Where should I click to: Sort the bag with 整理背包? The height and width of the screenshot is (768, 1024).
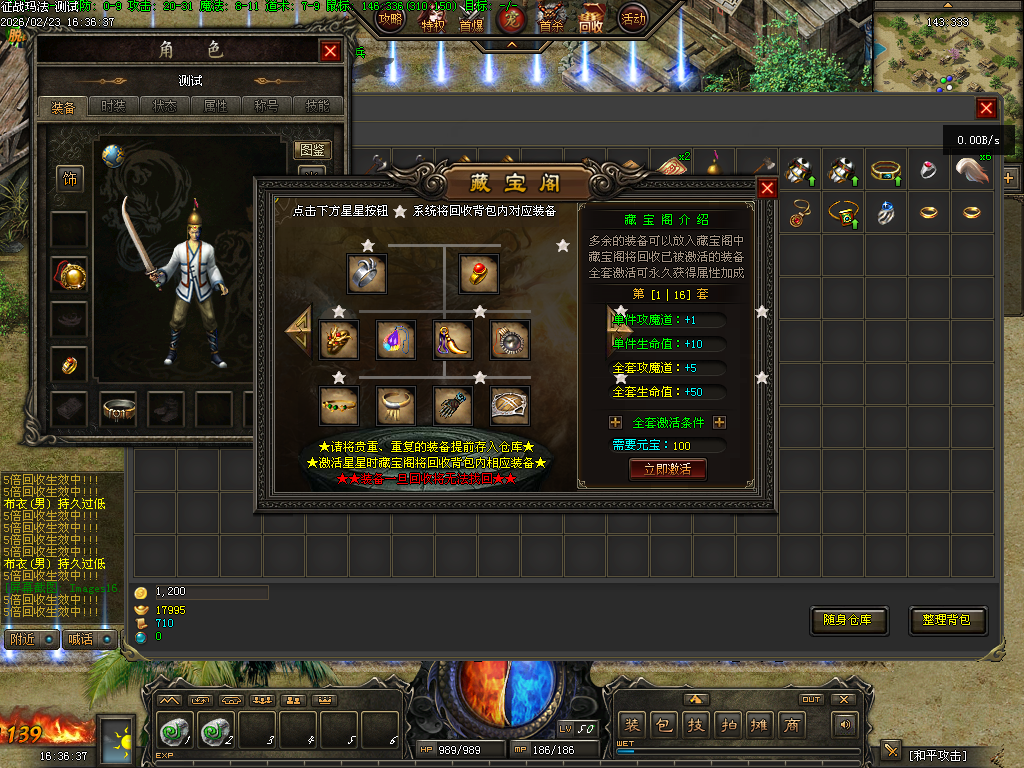[947, 620]
